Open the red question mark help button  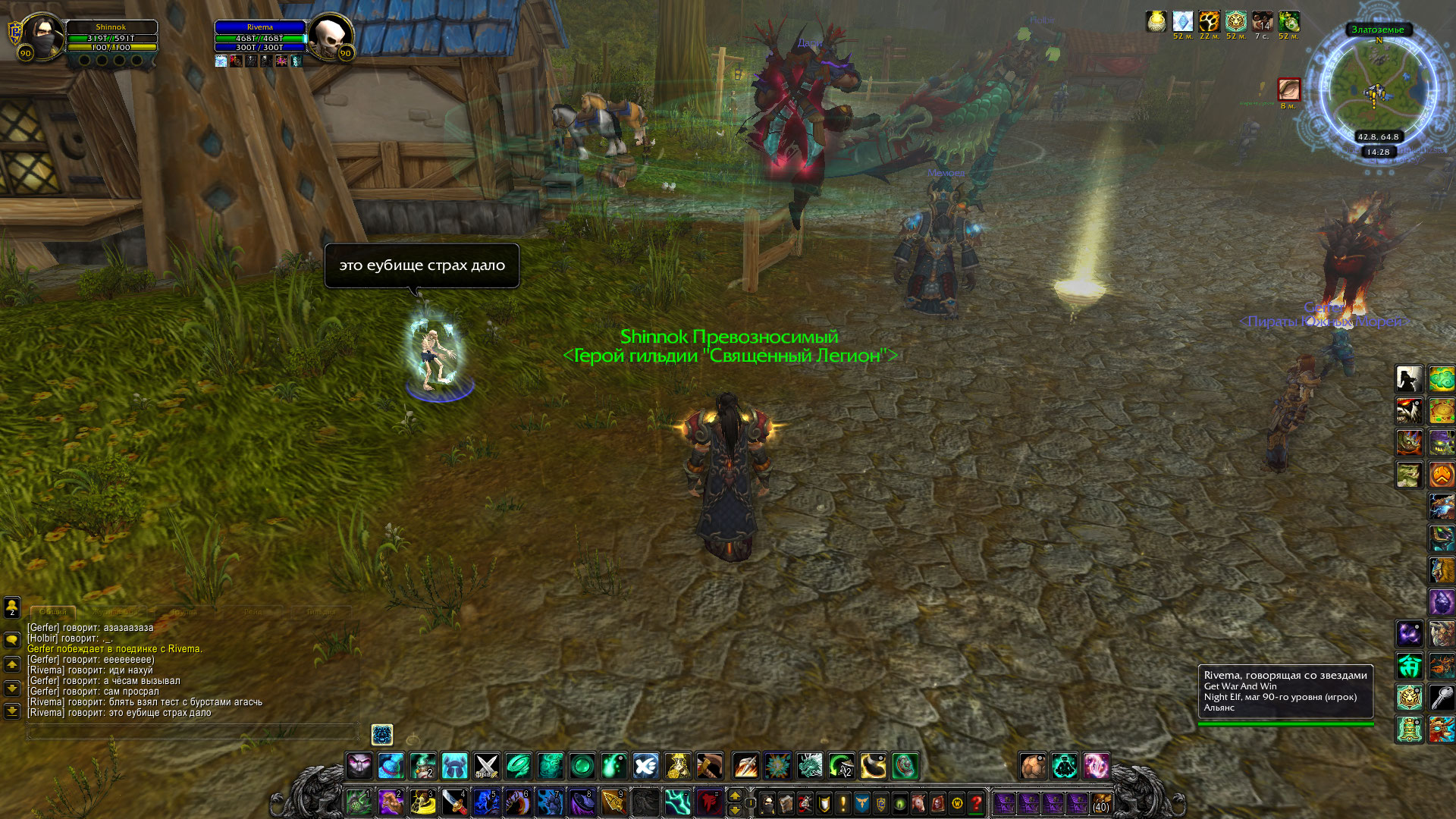click(977, 802)
